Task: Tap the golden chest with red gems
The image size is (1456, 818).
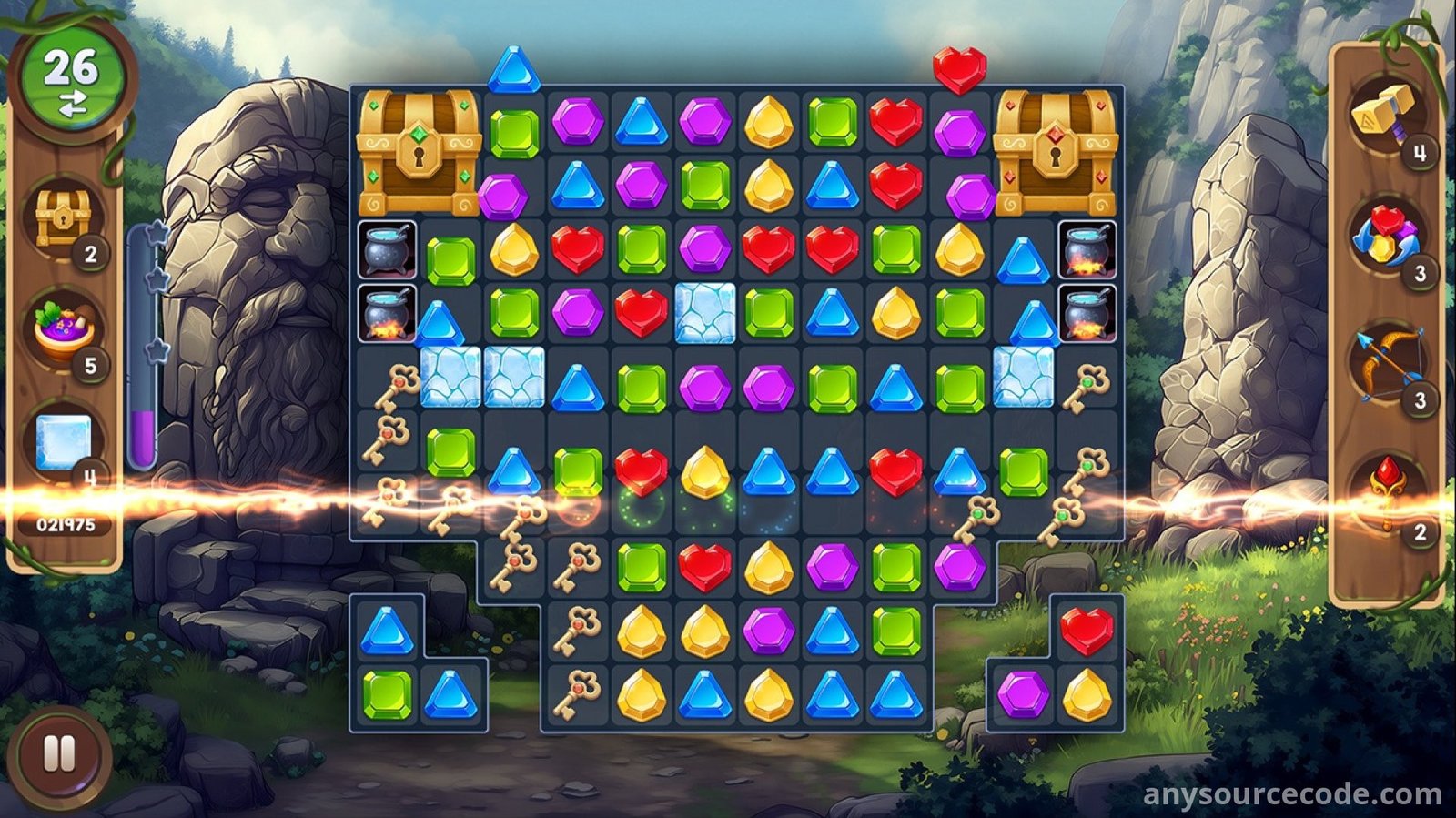Action: click(1056, 151)
